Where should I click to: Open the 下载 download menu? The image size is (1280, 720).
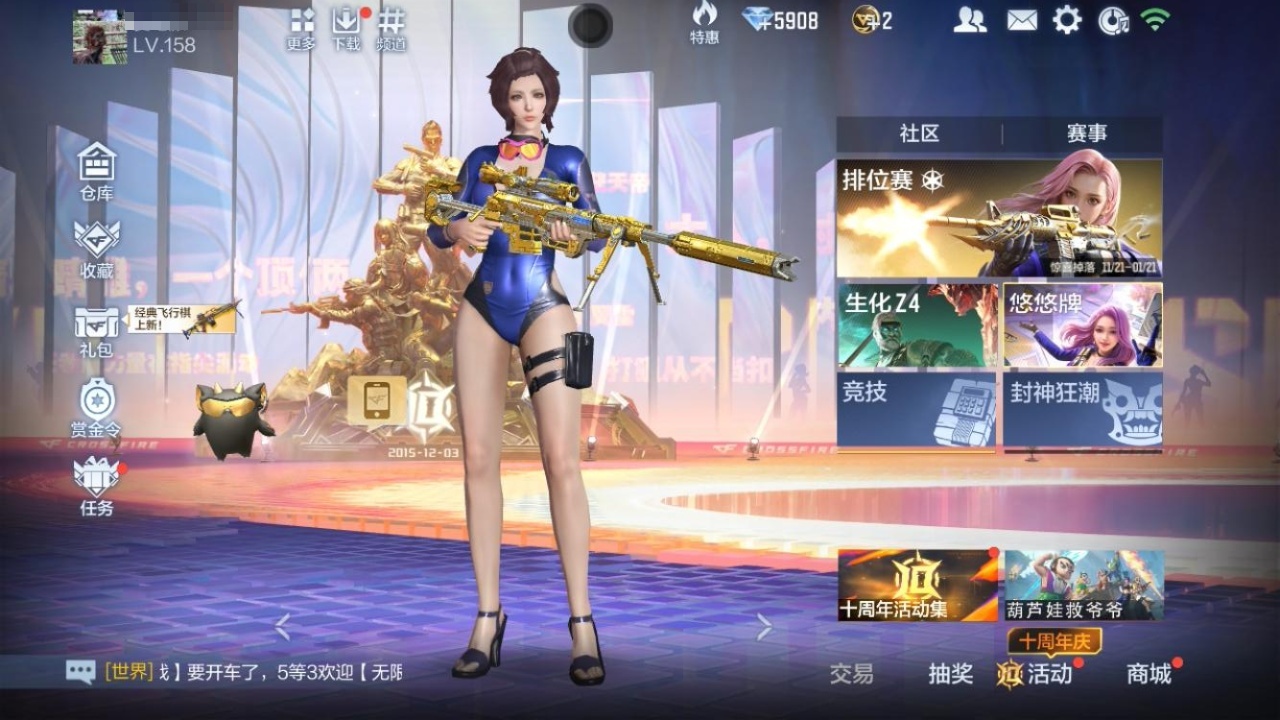click(x=346, y=28)
